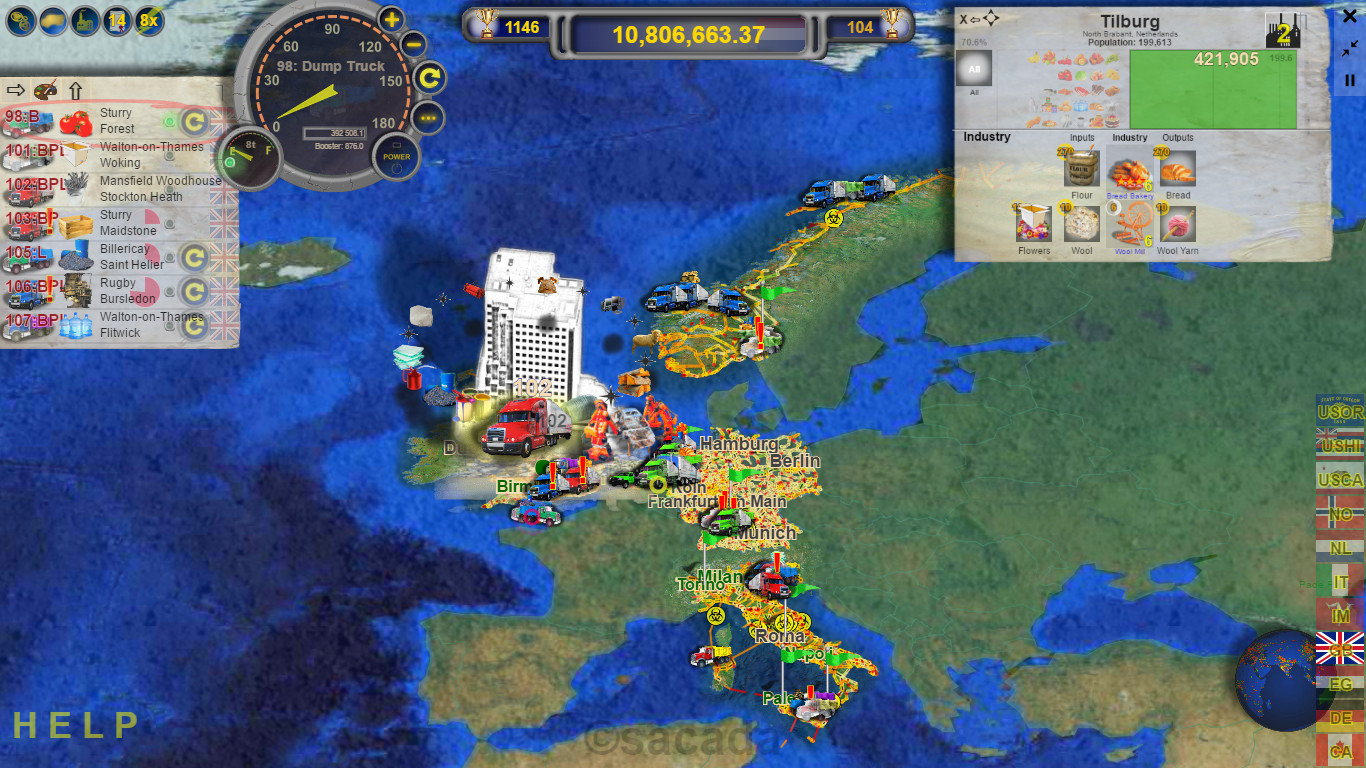Viewport: 1366px width, 768px height.
Task: Open the ellipsis options beside the speedometer
Action: pos(430,119)
